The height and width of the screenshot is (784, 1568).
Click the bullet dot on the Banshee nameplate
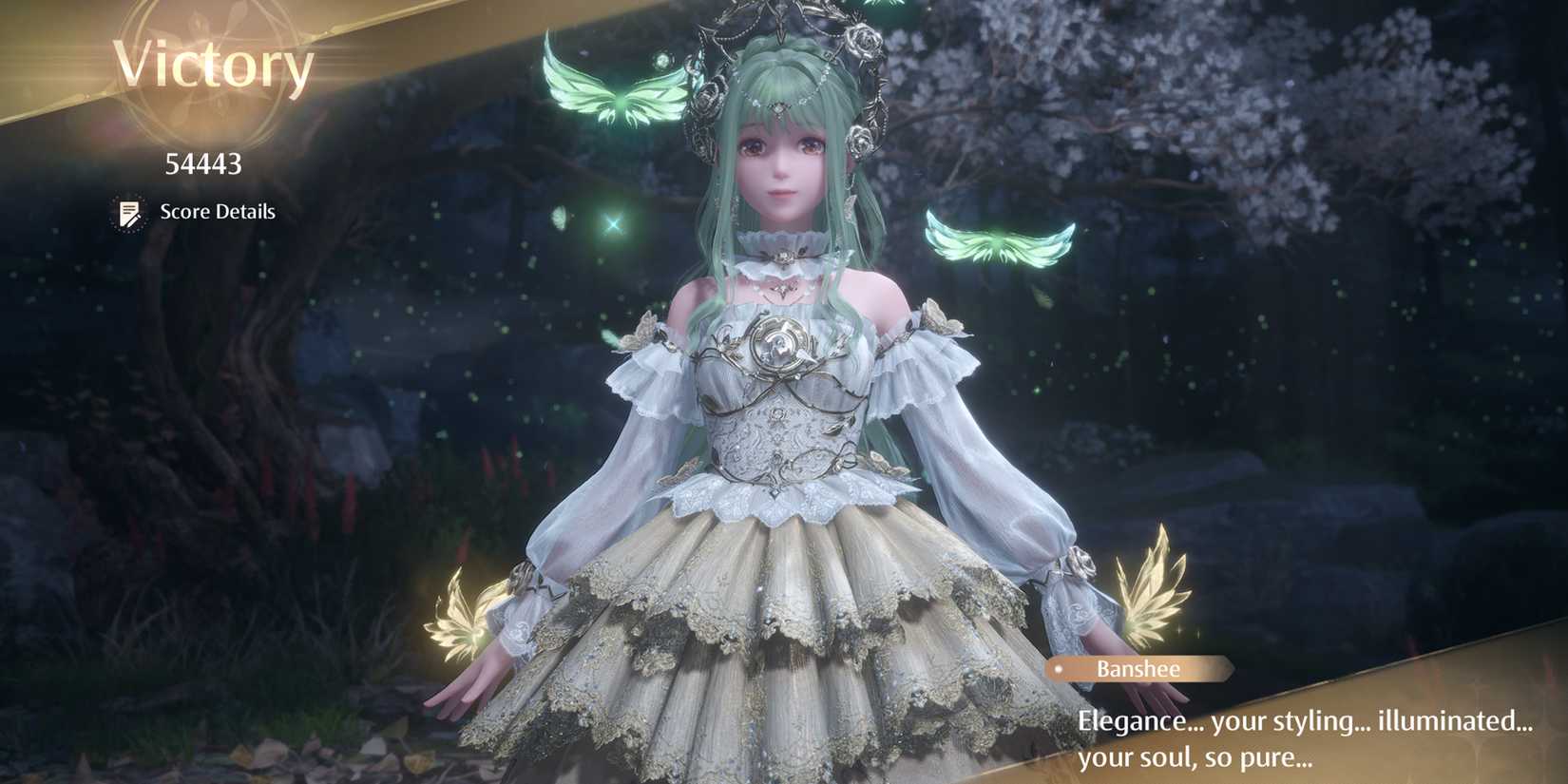point(1059,670)
